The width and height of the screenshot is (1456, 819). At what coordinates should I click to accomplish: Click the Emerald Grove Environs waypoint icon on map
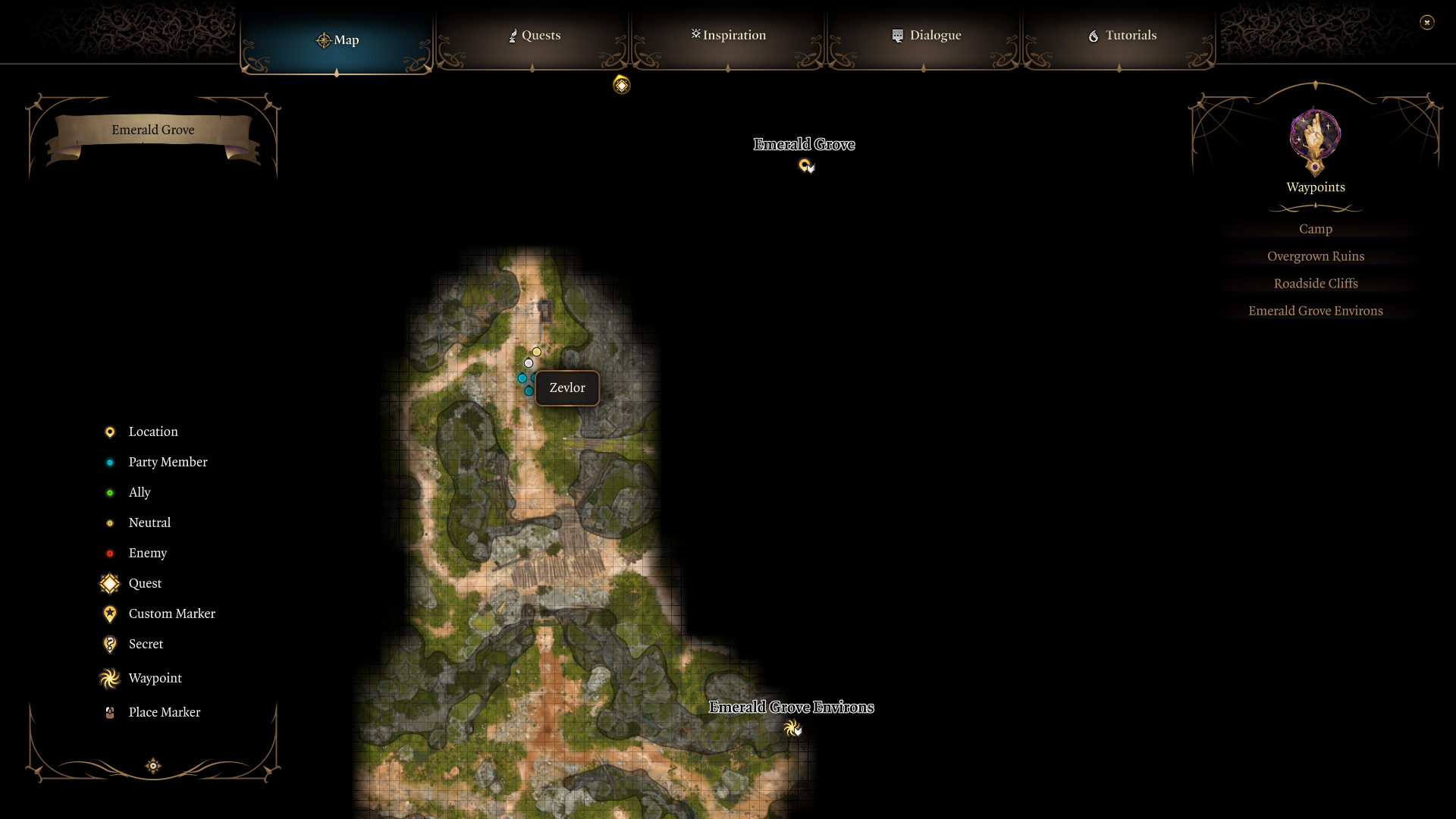point(793,729)
